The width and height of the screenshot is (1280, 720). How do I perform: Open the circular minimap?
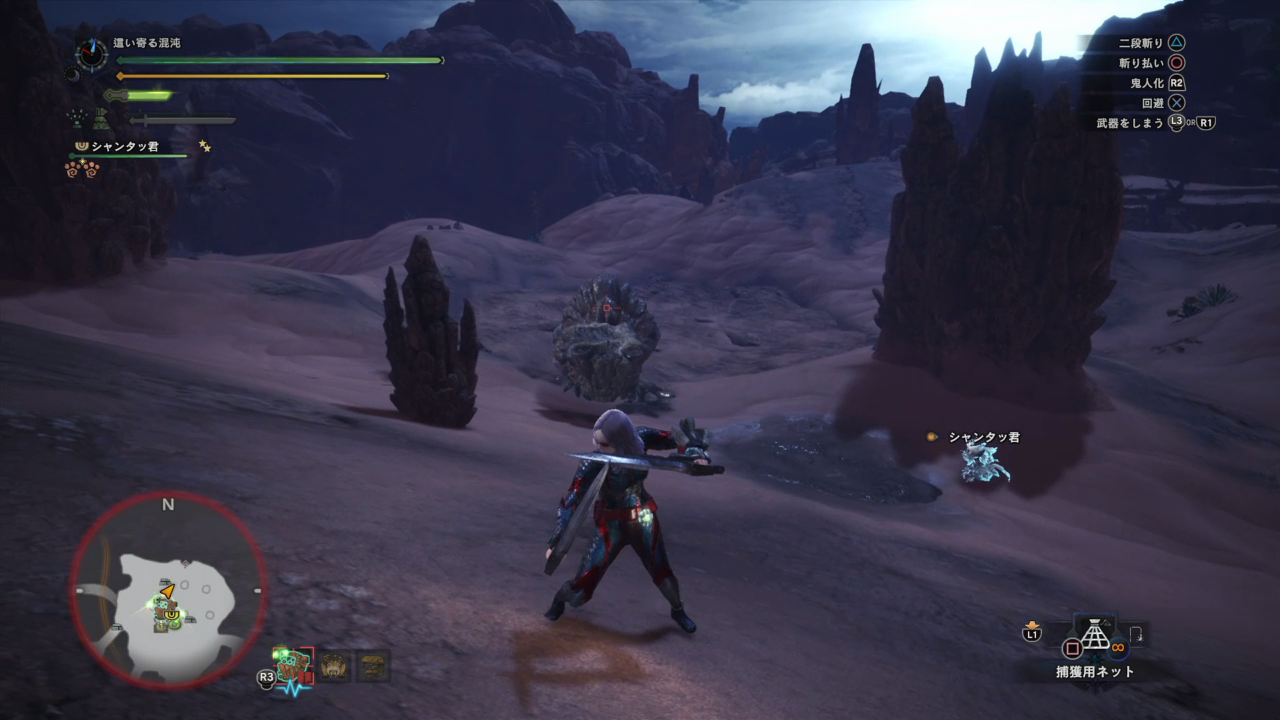click(x=168, y=590)
